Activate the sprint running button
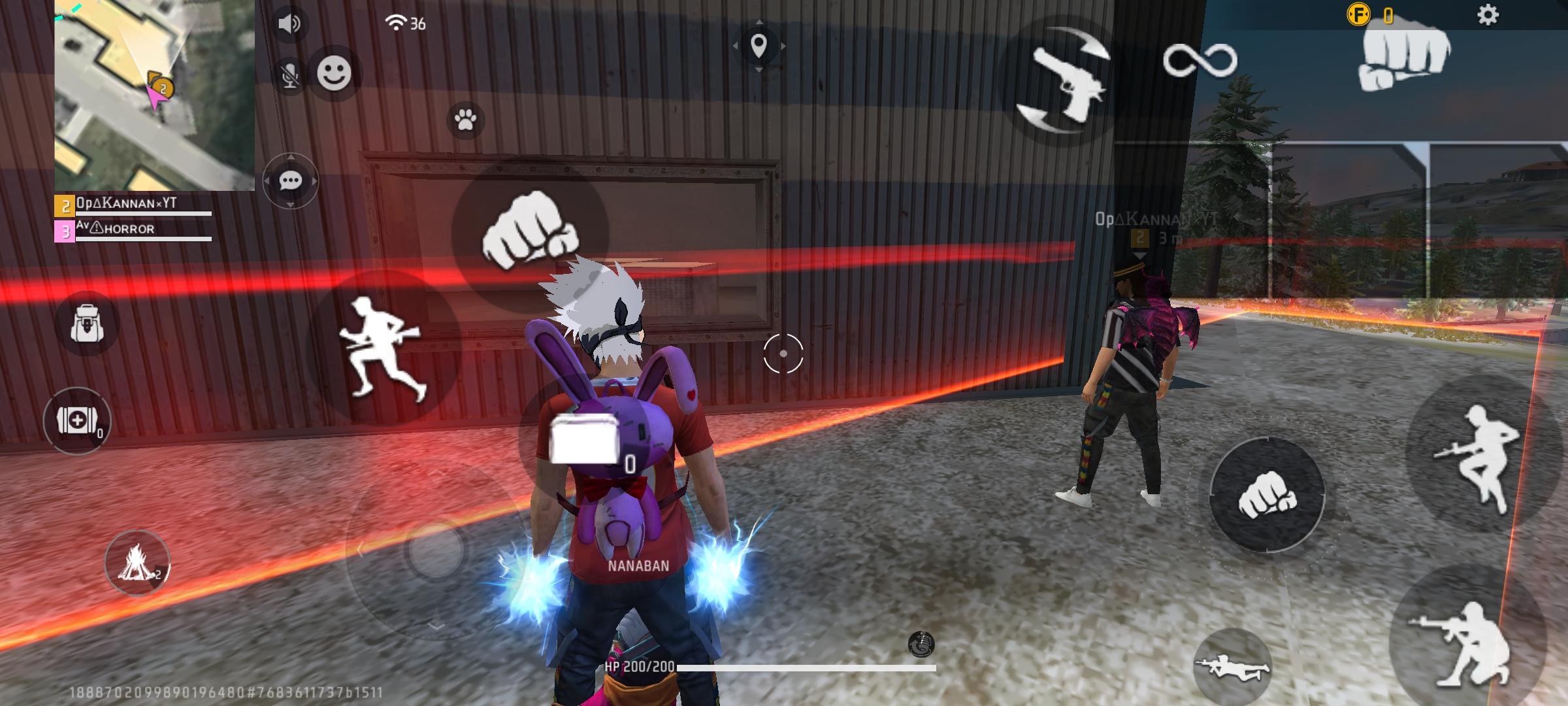This screenshot has height=706, width=1568. point(384,346)
